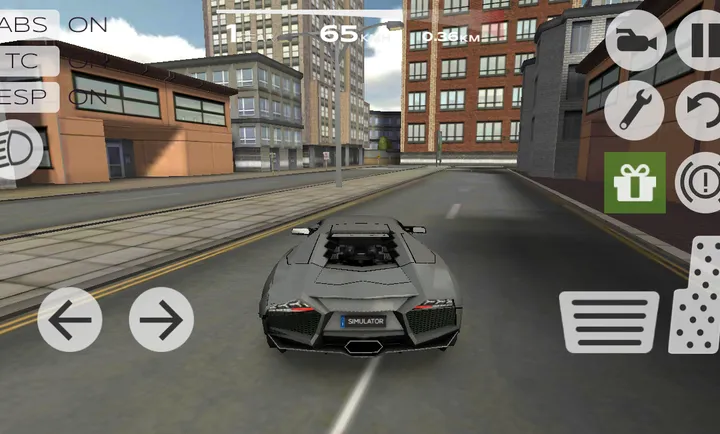Engage the handbrake button

point(699,182)
